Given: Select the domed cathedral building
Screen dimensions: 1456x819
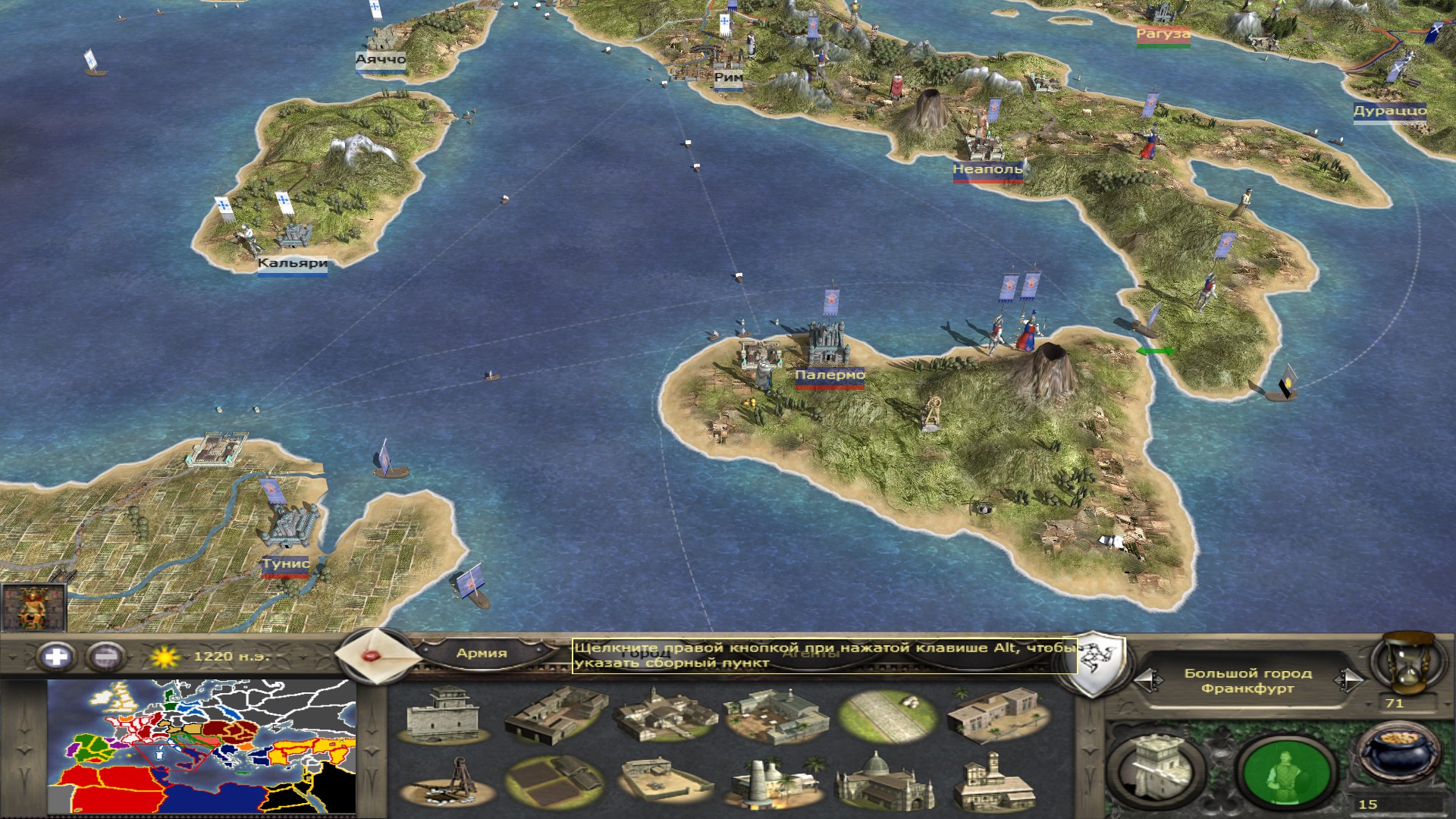Looking at the screenshot, I should (x=884, y=783).
